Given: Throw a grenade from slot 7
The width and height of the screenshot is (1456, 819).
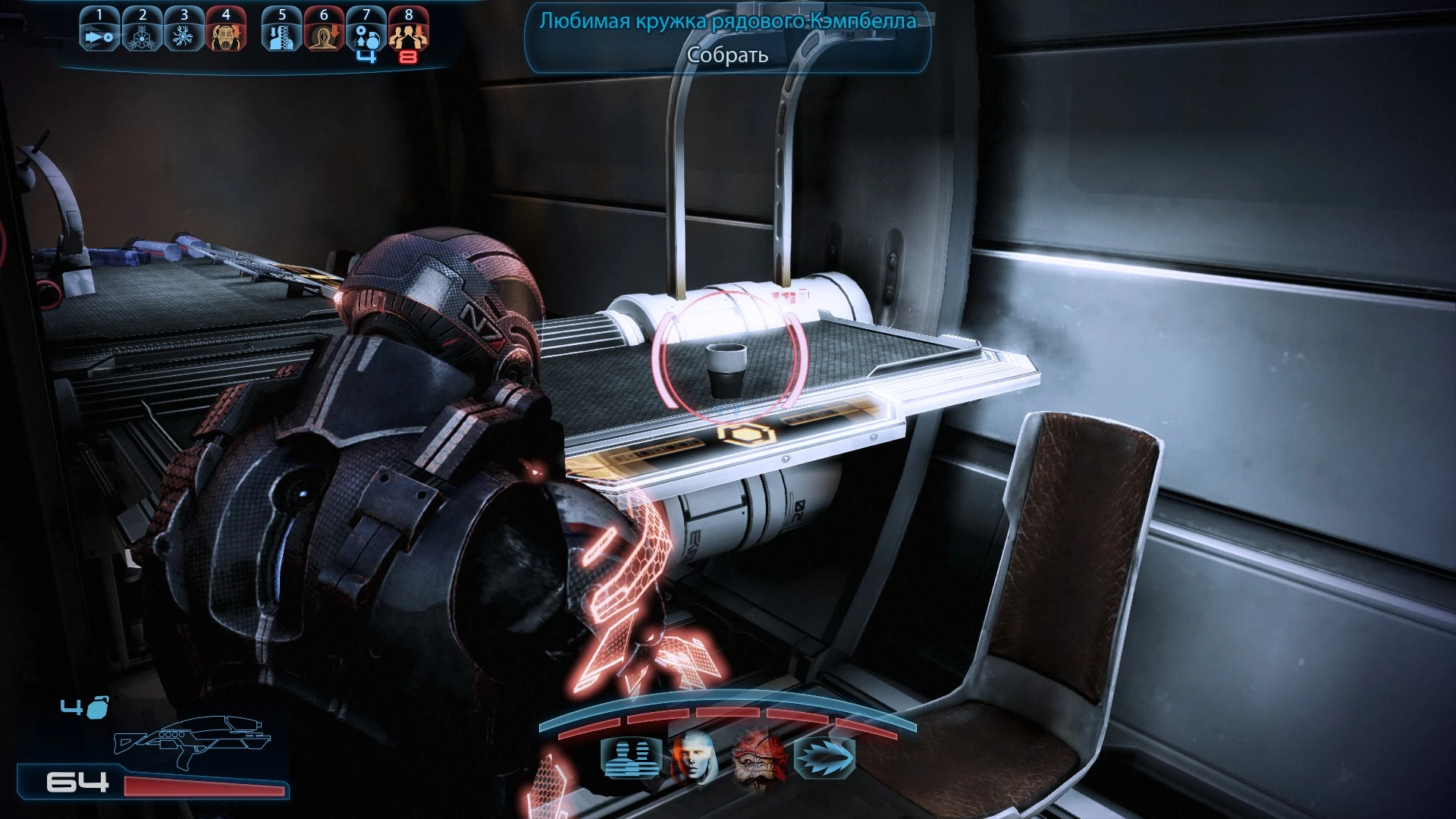Looking at the screenshot, I should pyautogui.click(x=366, y=32).
